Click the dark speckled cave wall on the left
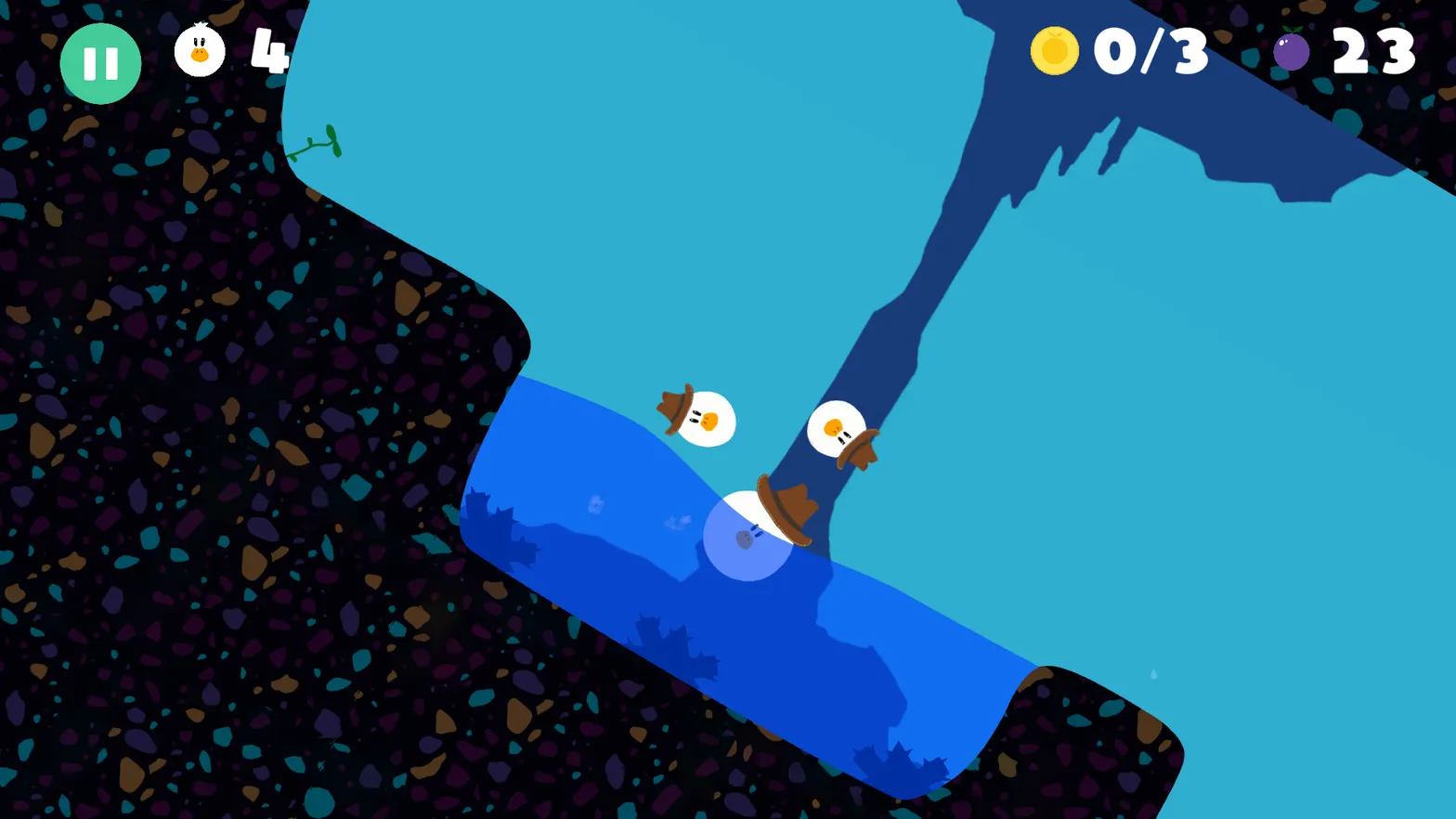This screenshot has height=819, width=1456. coord(186,371)
